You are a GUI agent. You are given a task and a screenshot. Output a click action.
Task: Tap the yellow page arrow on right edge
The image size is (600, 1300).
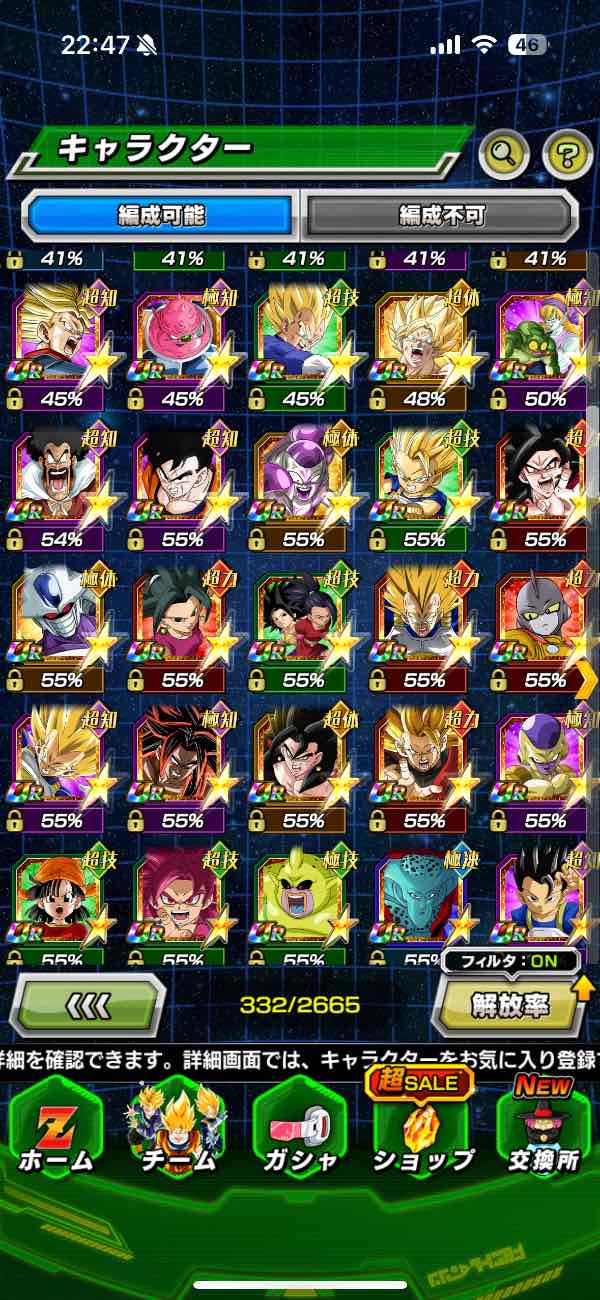[x=588, y=680]
